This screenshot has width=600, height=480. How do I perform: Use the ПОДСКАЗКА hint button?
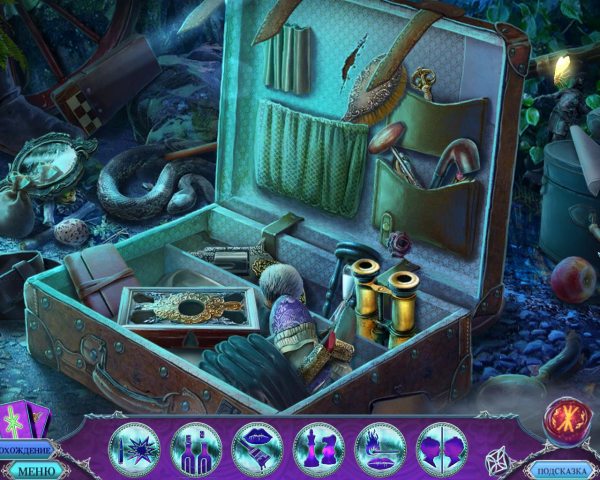[x=562, y=470]
